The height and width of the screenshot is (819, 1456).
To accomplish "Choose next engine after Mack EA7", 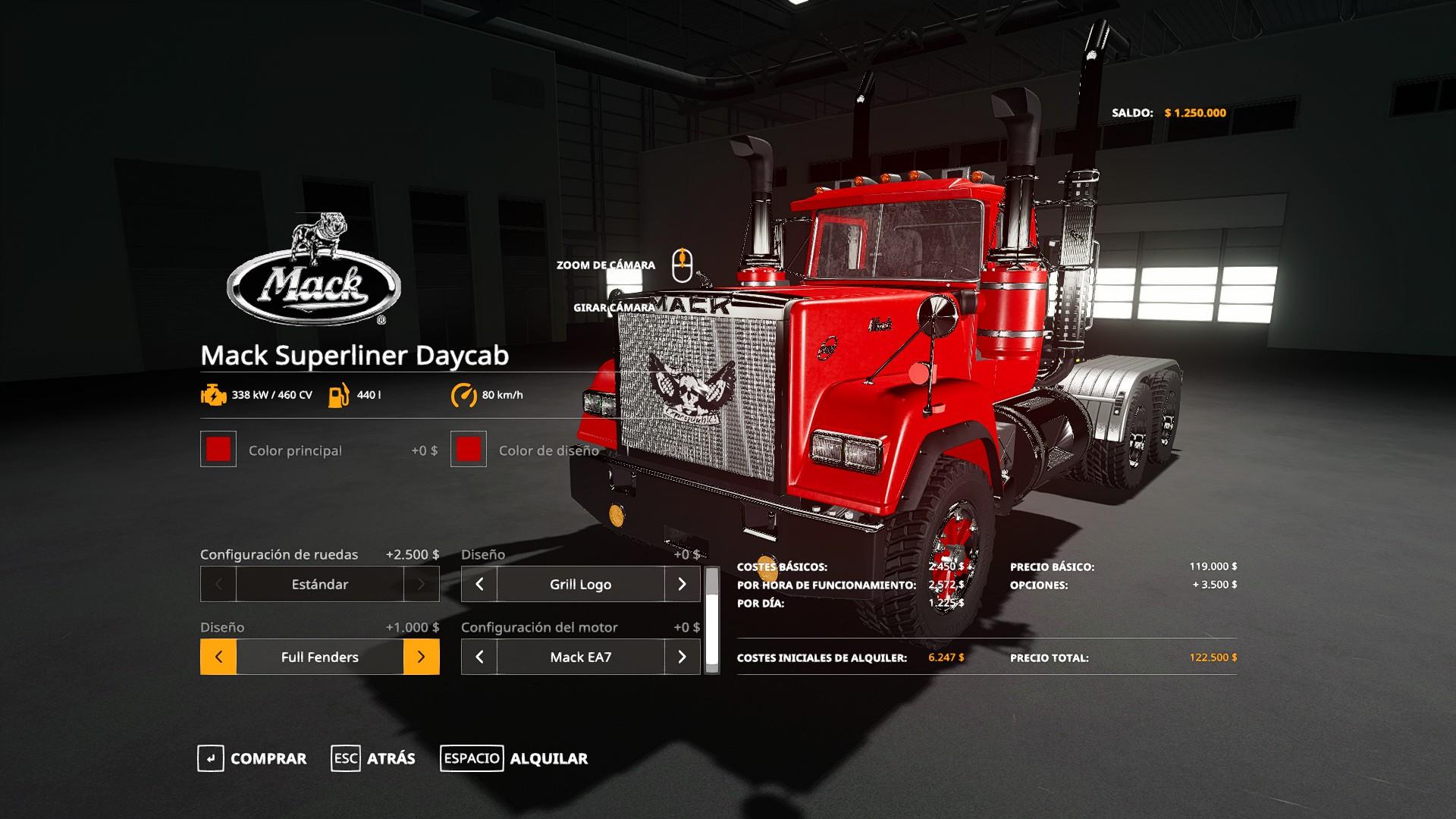I will [x=682, y=657].
